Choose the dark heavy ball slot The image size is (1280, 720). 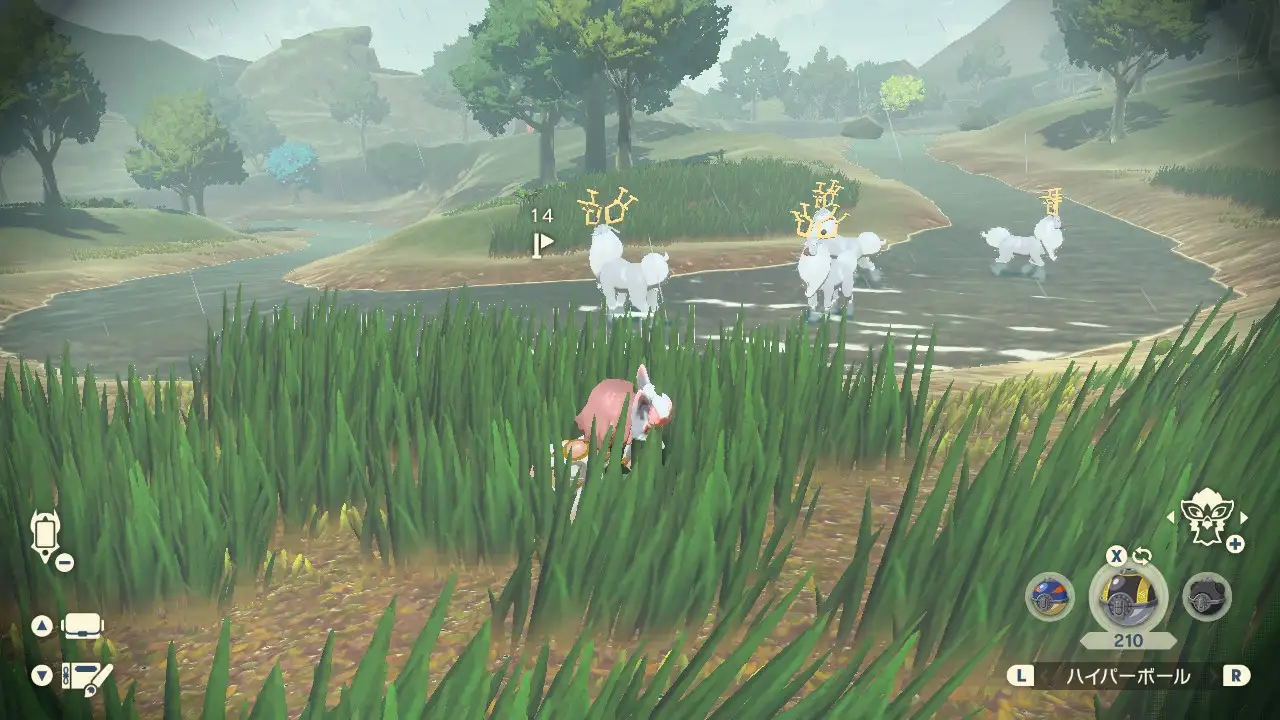pos(1206,597)
